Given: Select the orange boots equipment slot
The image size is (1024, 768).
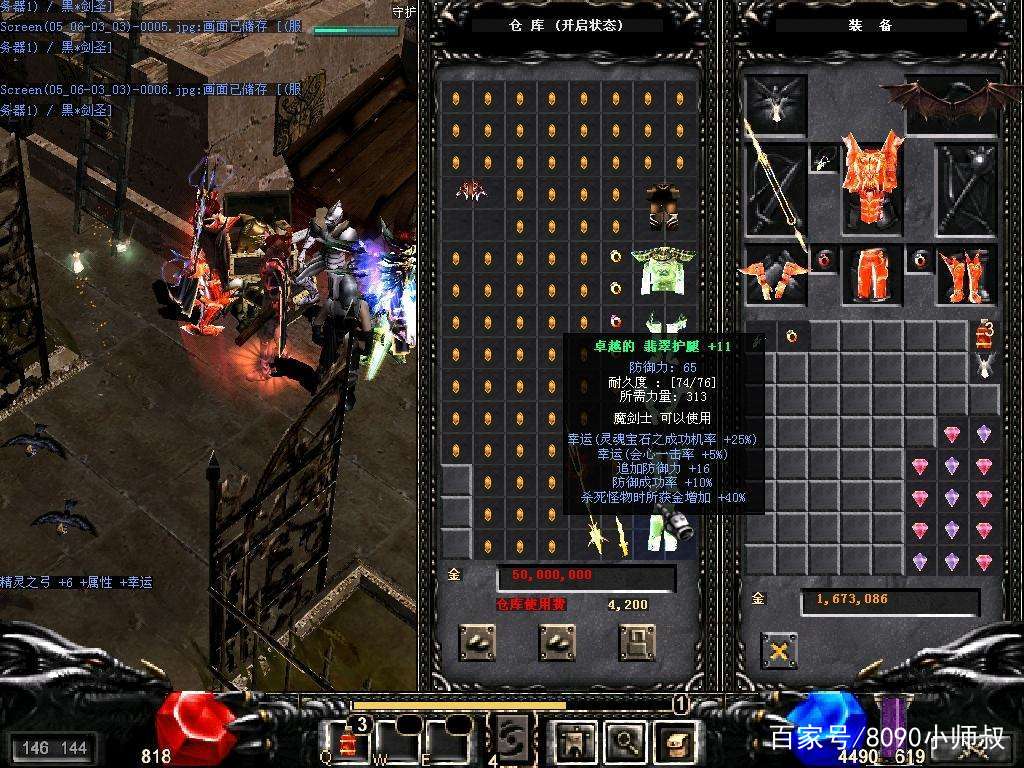Looking at the screenshot, I should pos(966,276).
